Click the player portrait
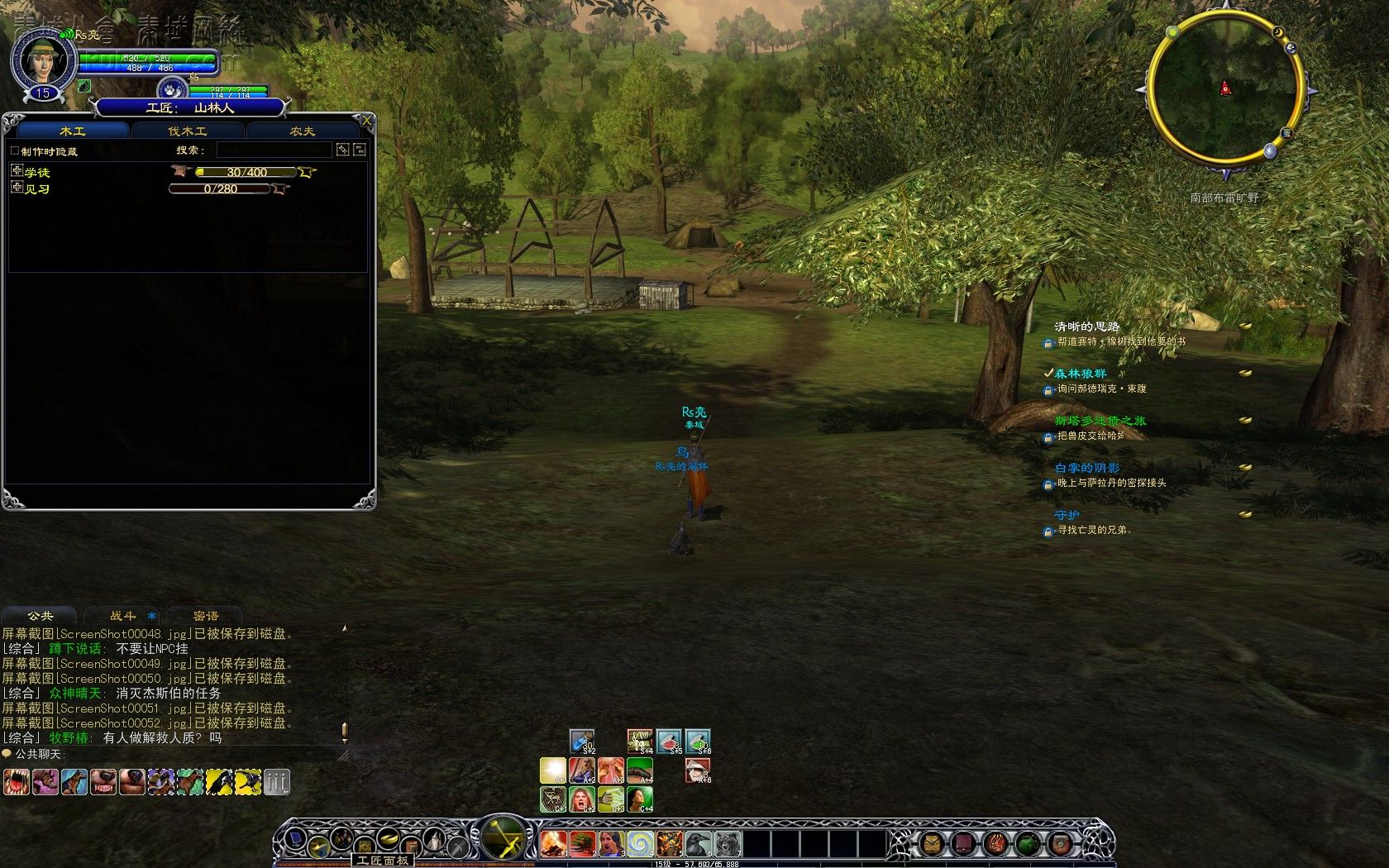Screen dimensions: 1389x868 pos(42,60)
